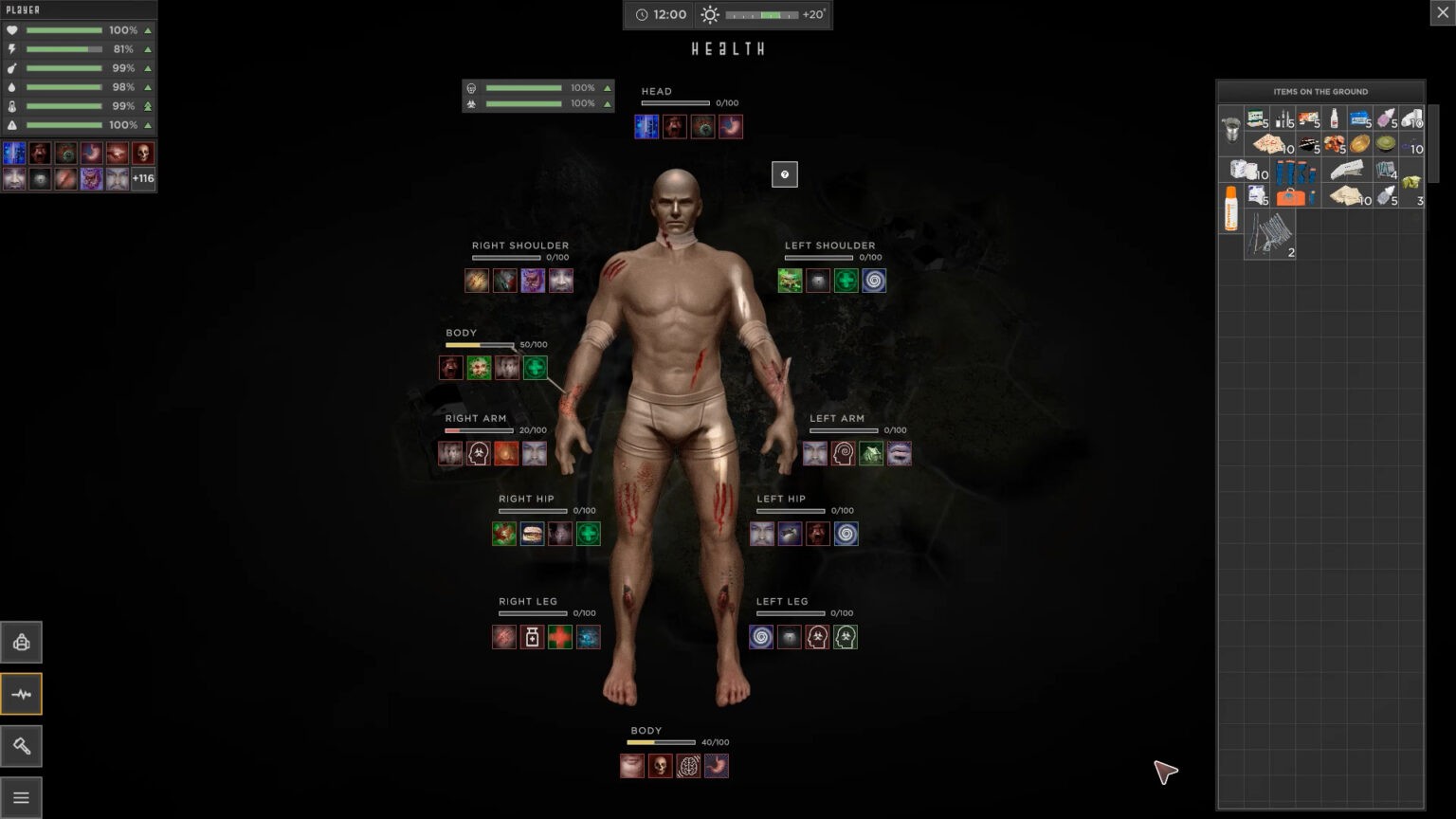Open the backpack inventory tab
Image resolution: width=1456 pixels, height=819 pixels.
[21, 643]
